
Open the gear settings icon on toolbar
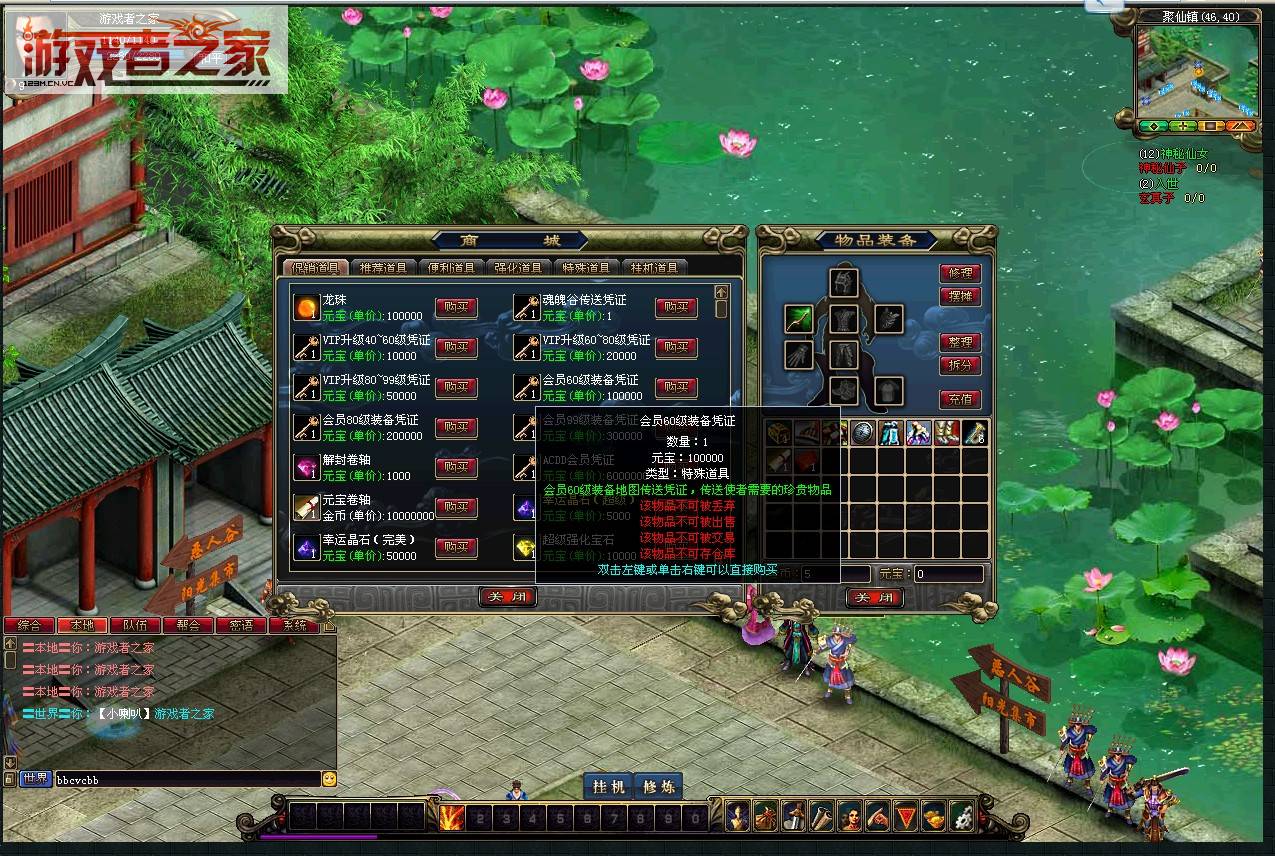[x=961, y=816]
